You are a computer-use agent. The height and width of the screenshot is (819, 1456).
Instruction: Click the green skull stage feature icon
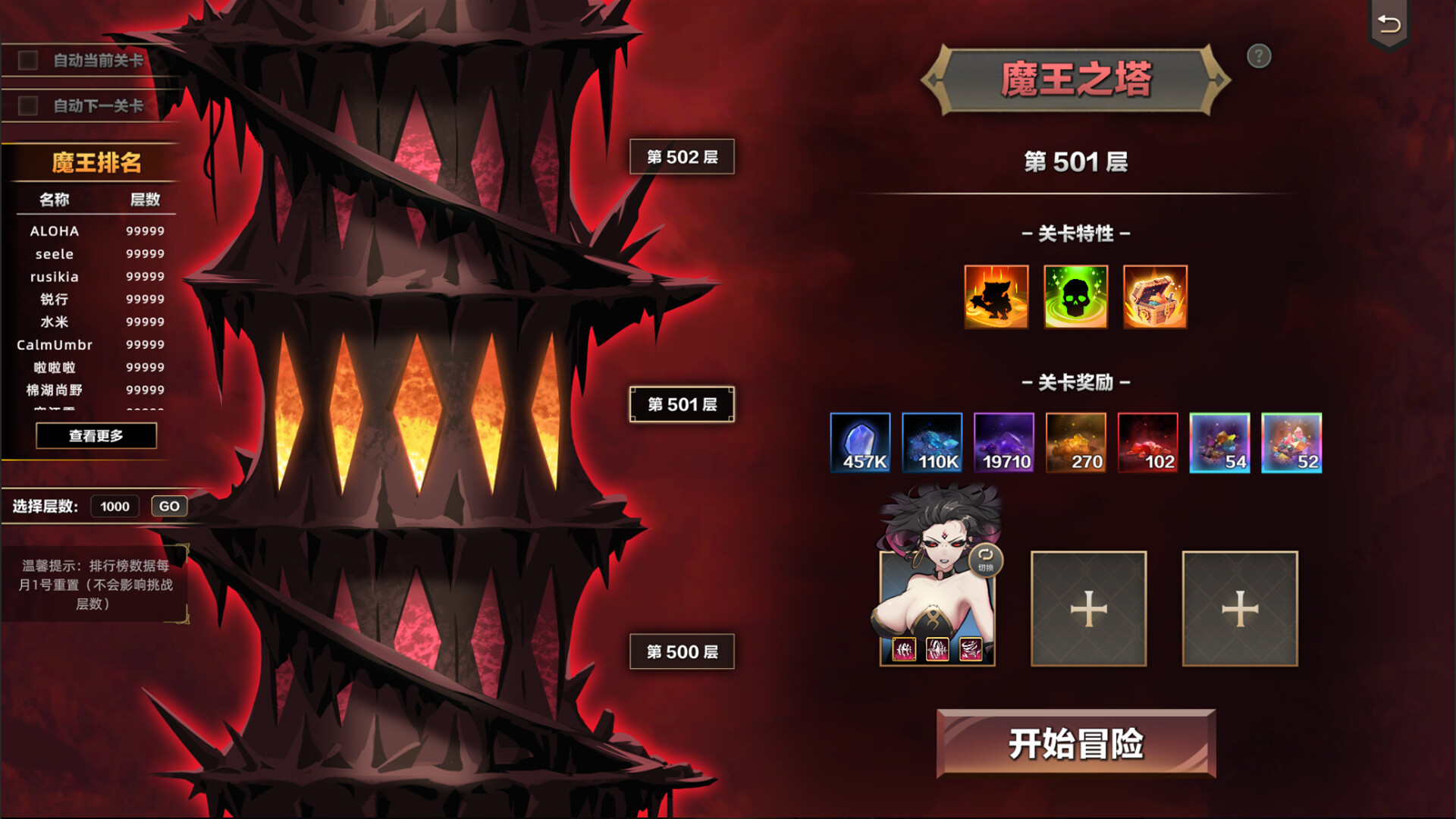pyautogui.click(x=1075, y=297)
